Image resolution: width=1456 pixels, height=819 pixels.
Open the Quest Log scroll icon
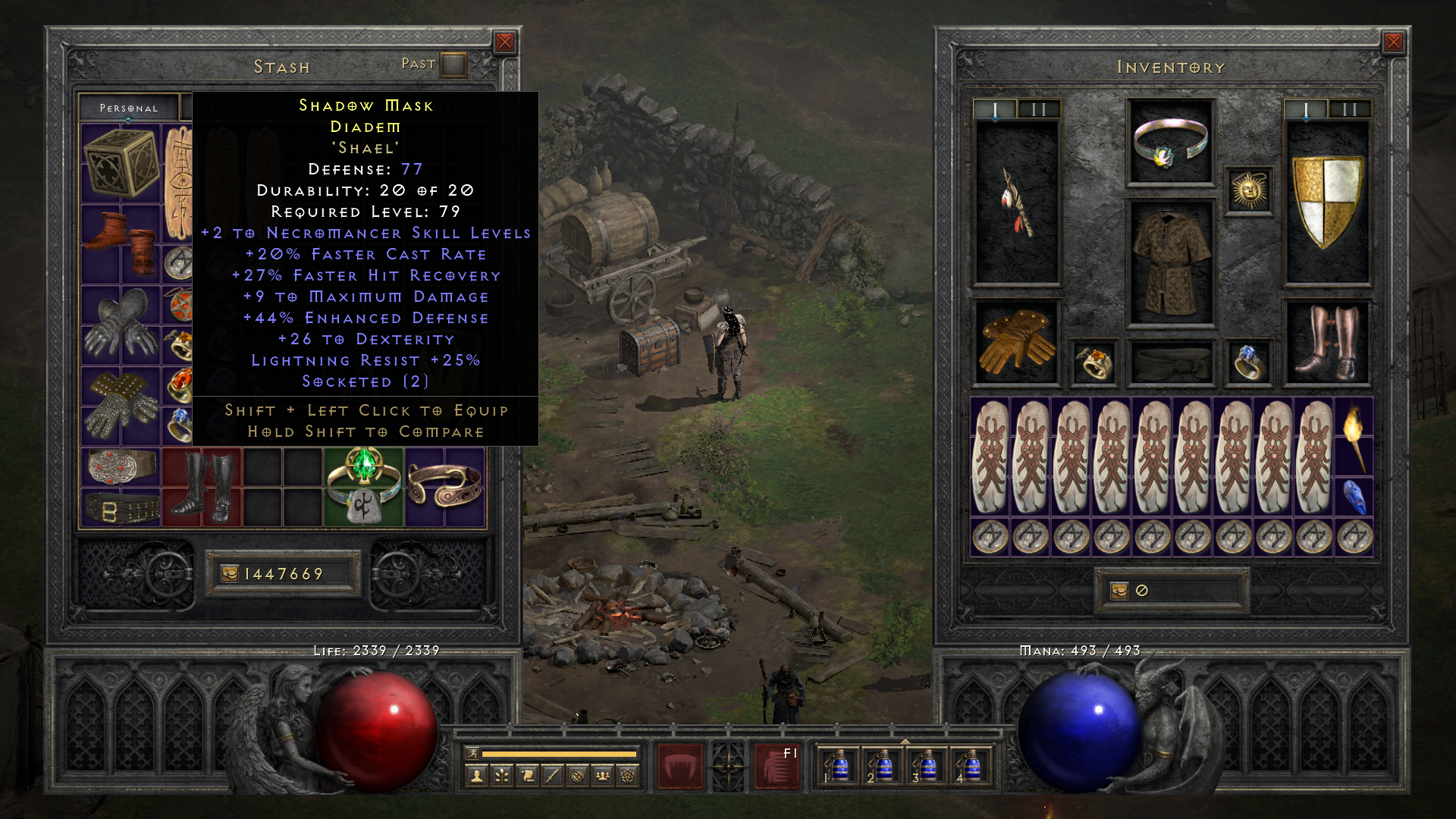[528, 775]
